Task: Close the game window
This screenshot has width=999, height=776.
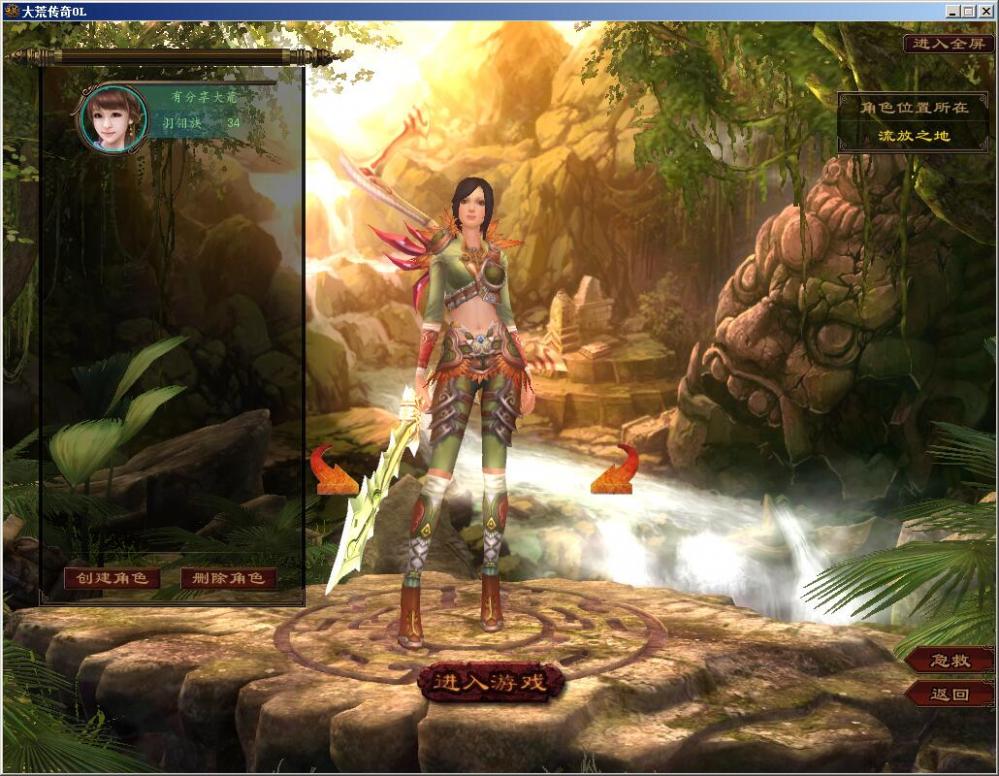Action: coord(984,11)
